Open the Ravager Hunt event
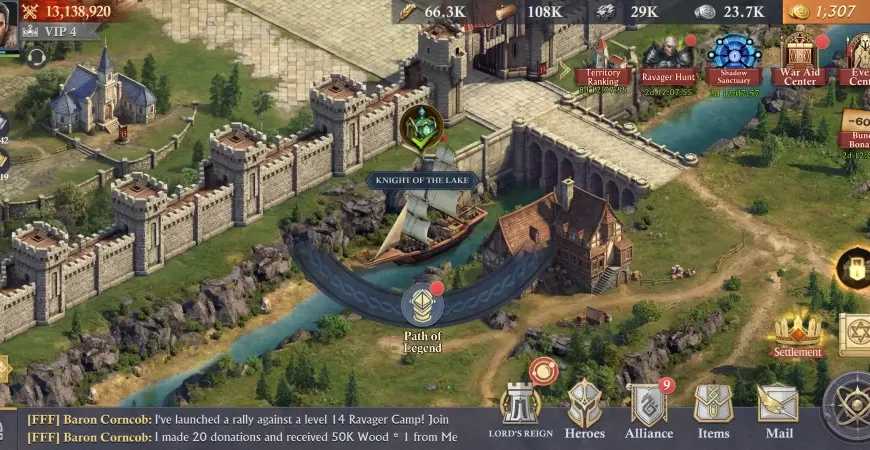870x450 pixels. click(x=668, y=60)
